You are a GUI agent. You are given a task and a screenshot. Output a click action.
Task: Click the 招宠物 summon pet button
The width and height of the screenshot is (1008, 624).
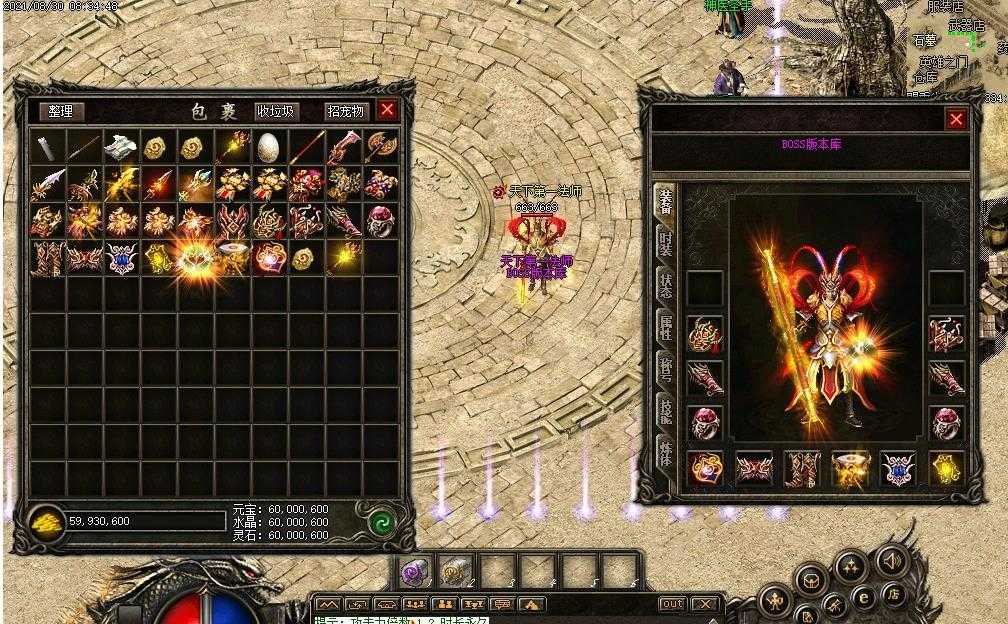[x=346, y=112]
